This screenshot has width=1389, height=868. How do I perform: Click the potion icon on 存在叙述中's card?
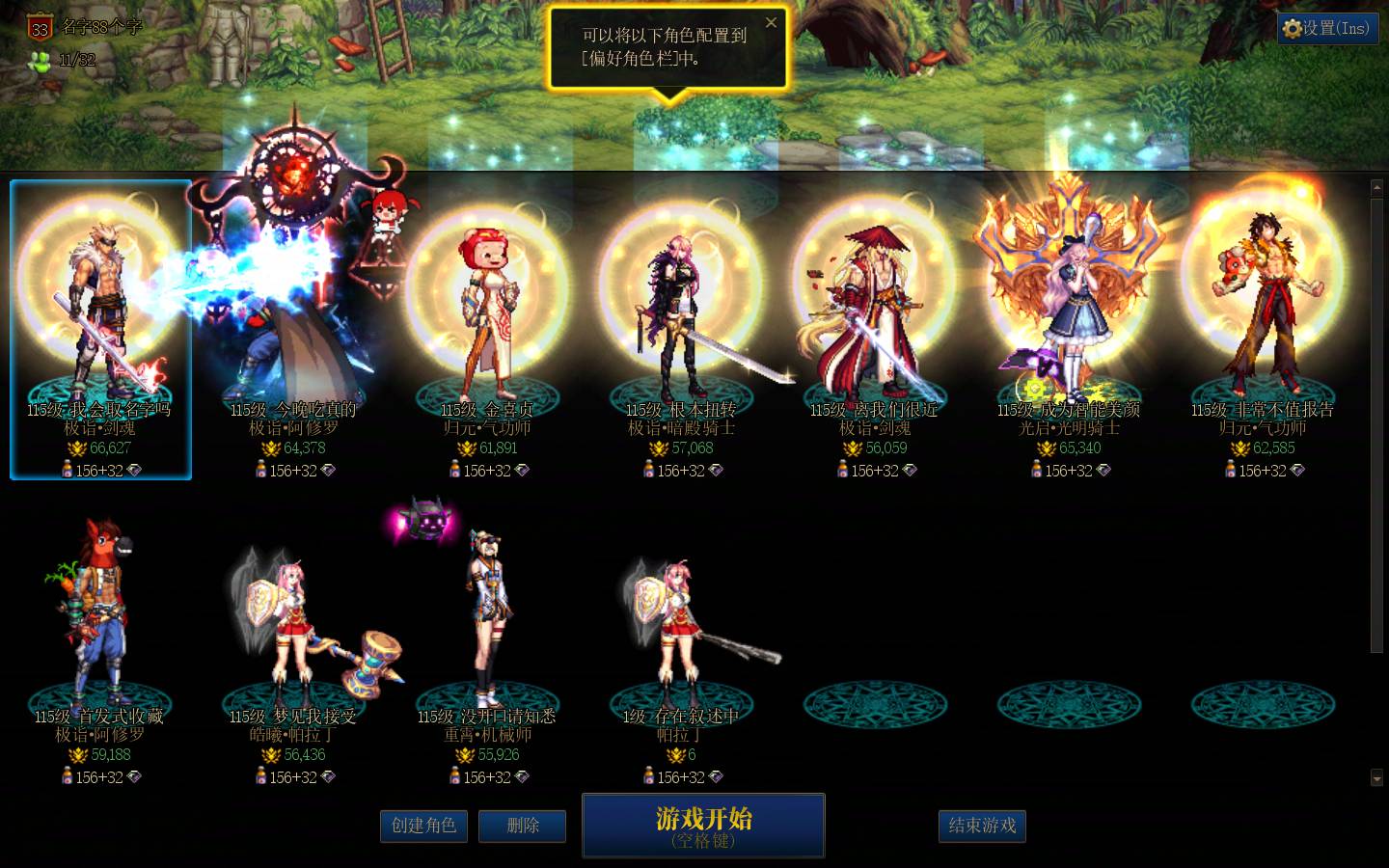coord(648,776)
